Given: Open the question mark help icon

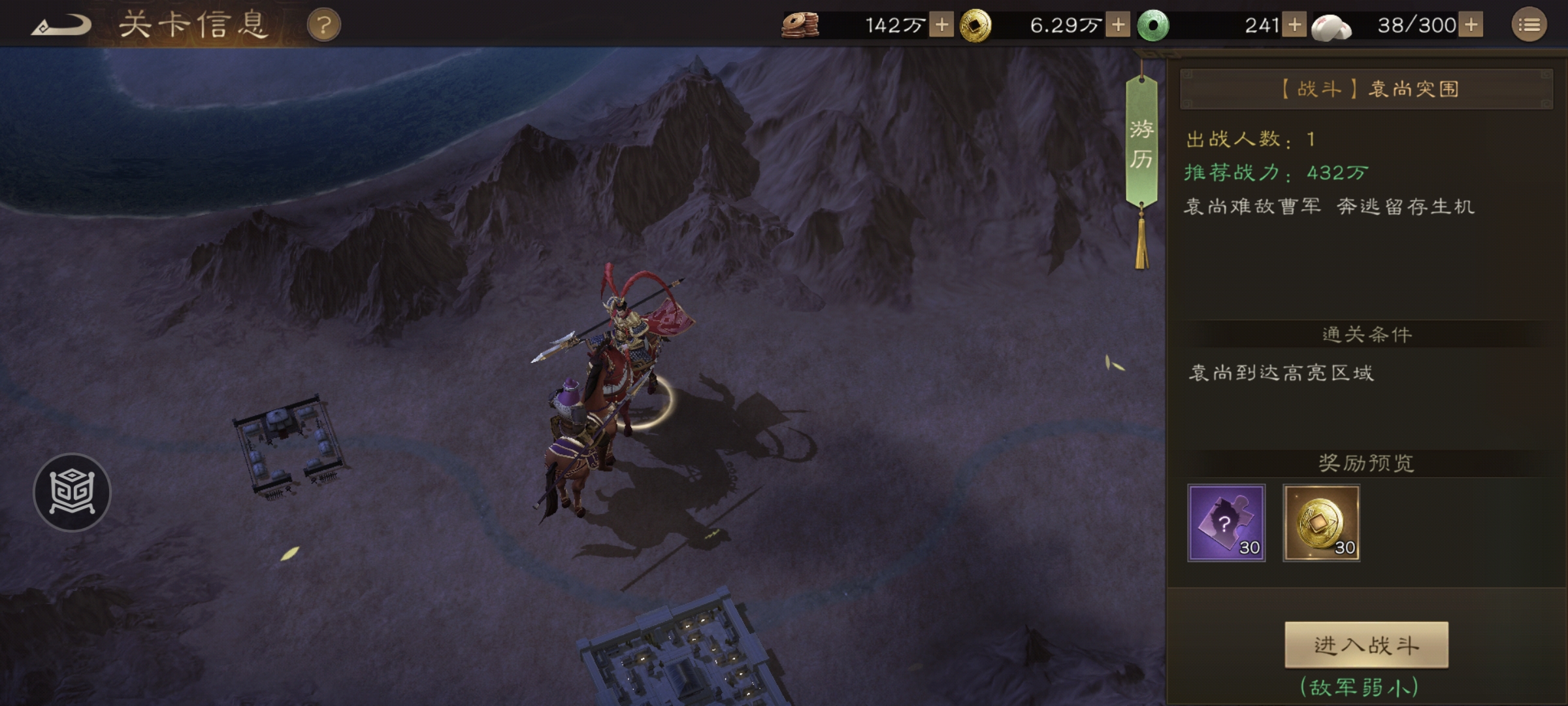Looking at the screenshot, I should pyautogui.click(x=323, y=25).
